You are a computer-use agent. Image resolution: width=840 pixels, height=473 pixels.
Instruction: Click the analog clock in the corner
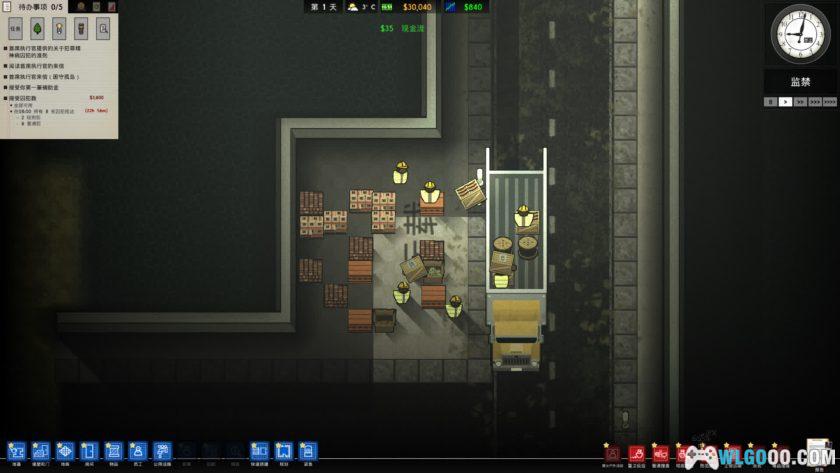pyautogui.click(x=801, y=34)
